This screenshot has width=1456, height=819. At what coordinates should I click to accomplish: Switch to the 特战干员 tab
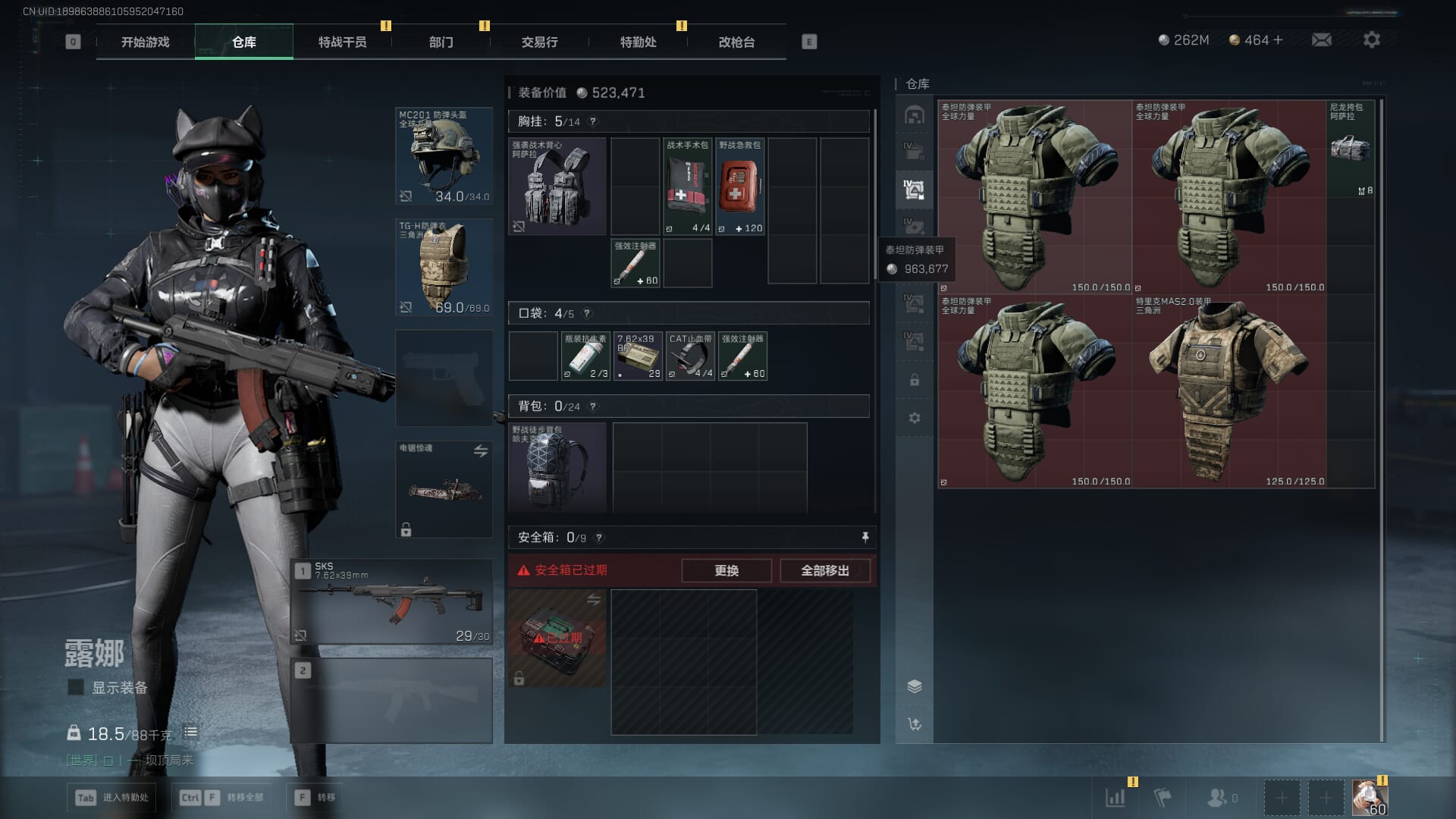coord(342,42)
